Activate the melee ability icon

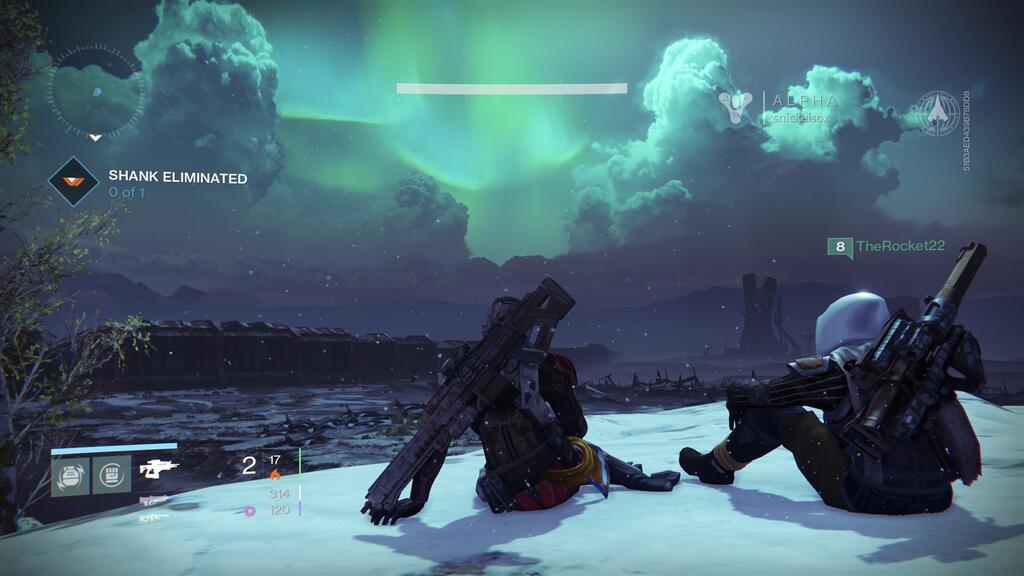tap(112, 476)
